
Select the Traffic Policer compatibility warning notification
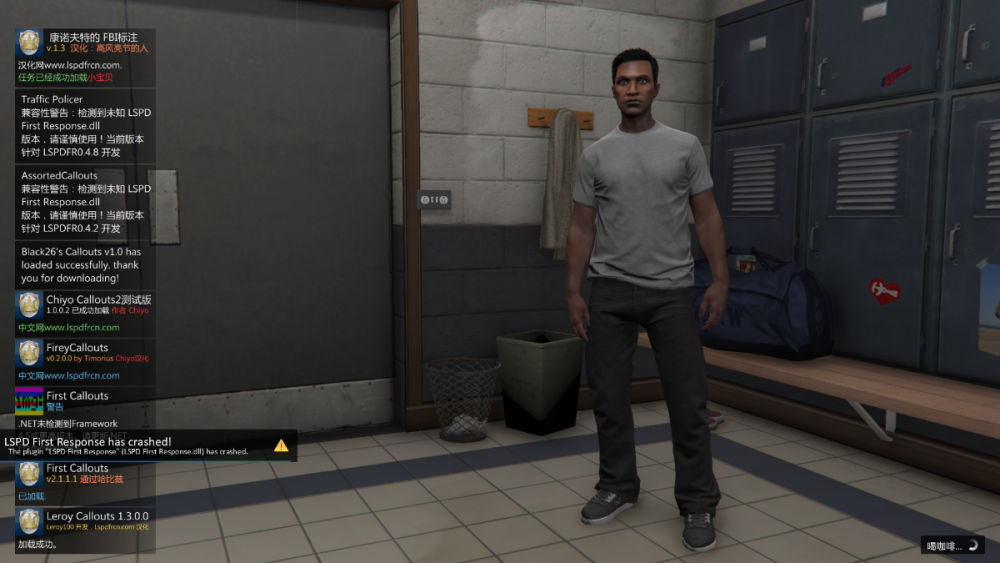click(x=85, y=126)
